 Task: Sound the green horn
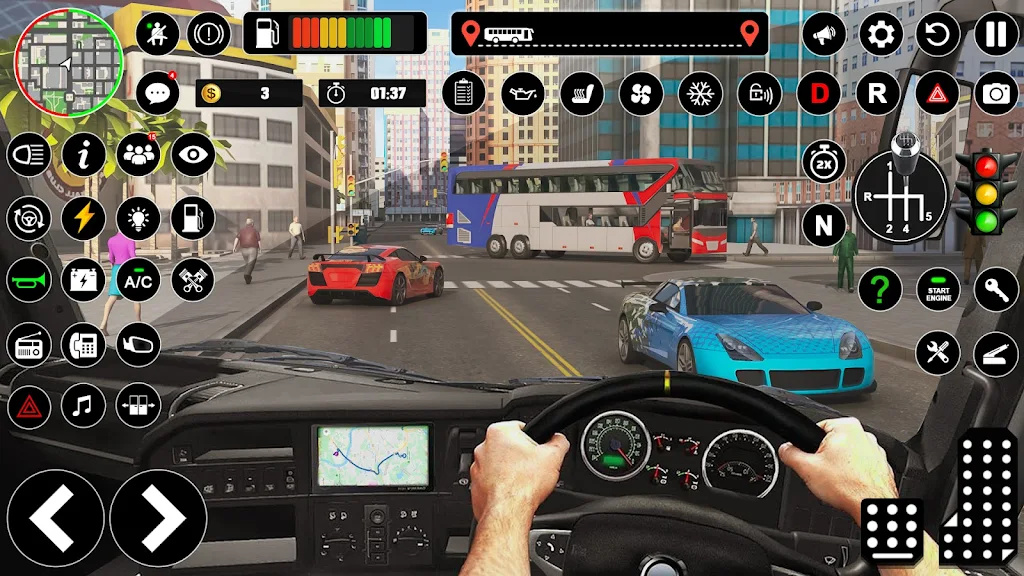pyautogui.click(x=29, y=281)
